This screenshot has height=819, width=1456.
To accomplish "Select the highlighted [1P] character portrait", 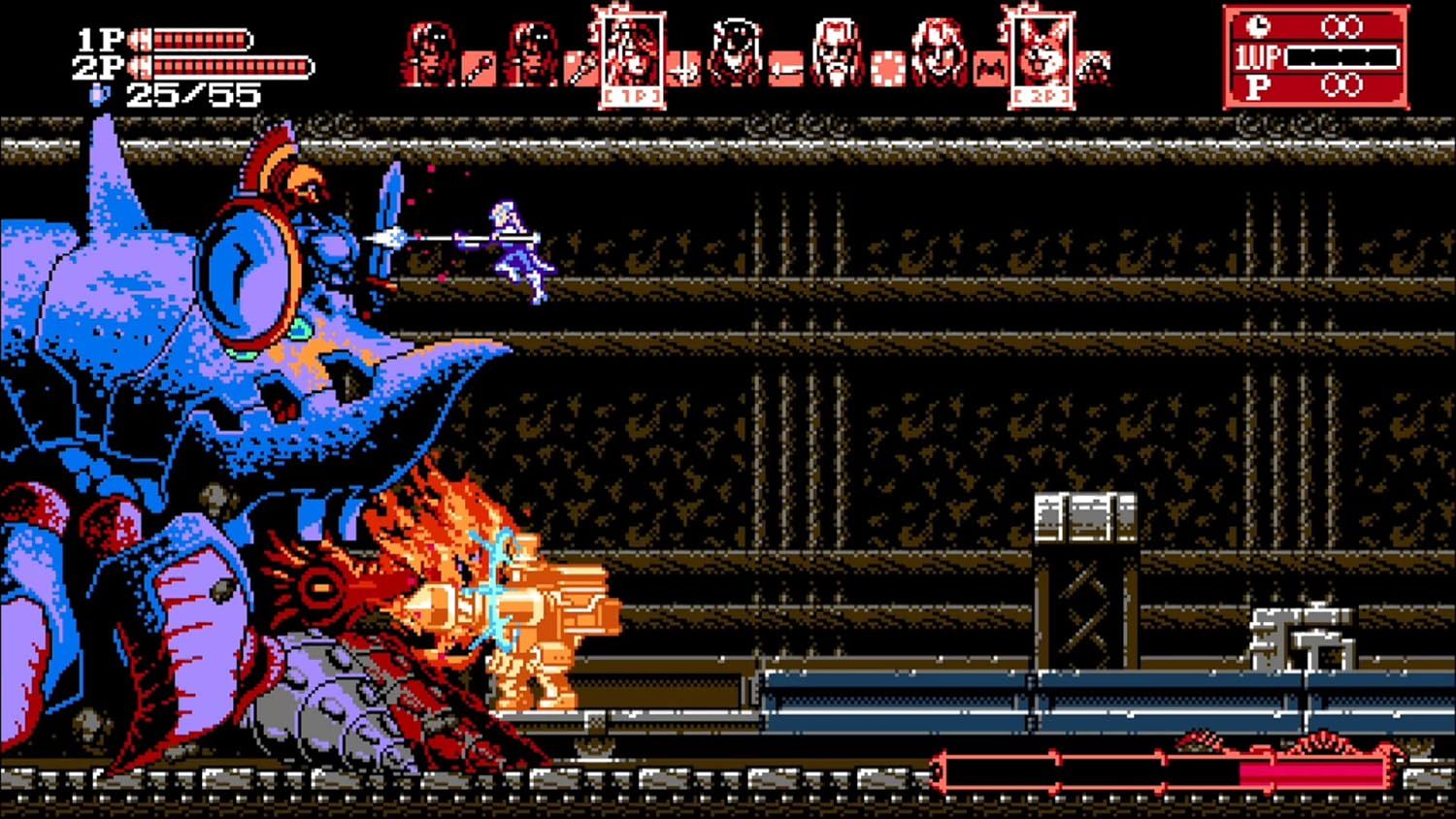I will (631, 53).
